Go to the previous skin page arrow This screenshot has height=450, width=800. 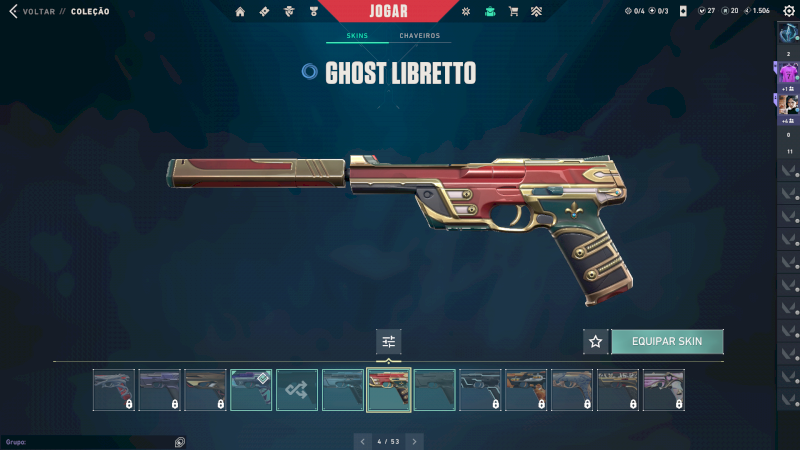pos(363,441)
